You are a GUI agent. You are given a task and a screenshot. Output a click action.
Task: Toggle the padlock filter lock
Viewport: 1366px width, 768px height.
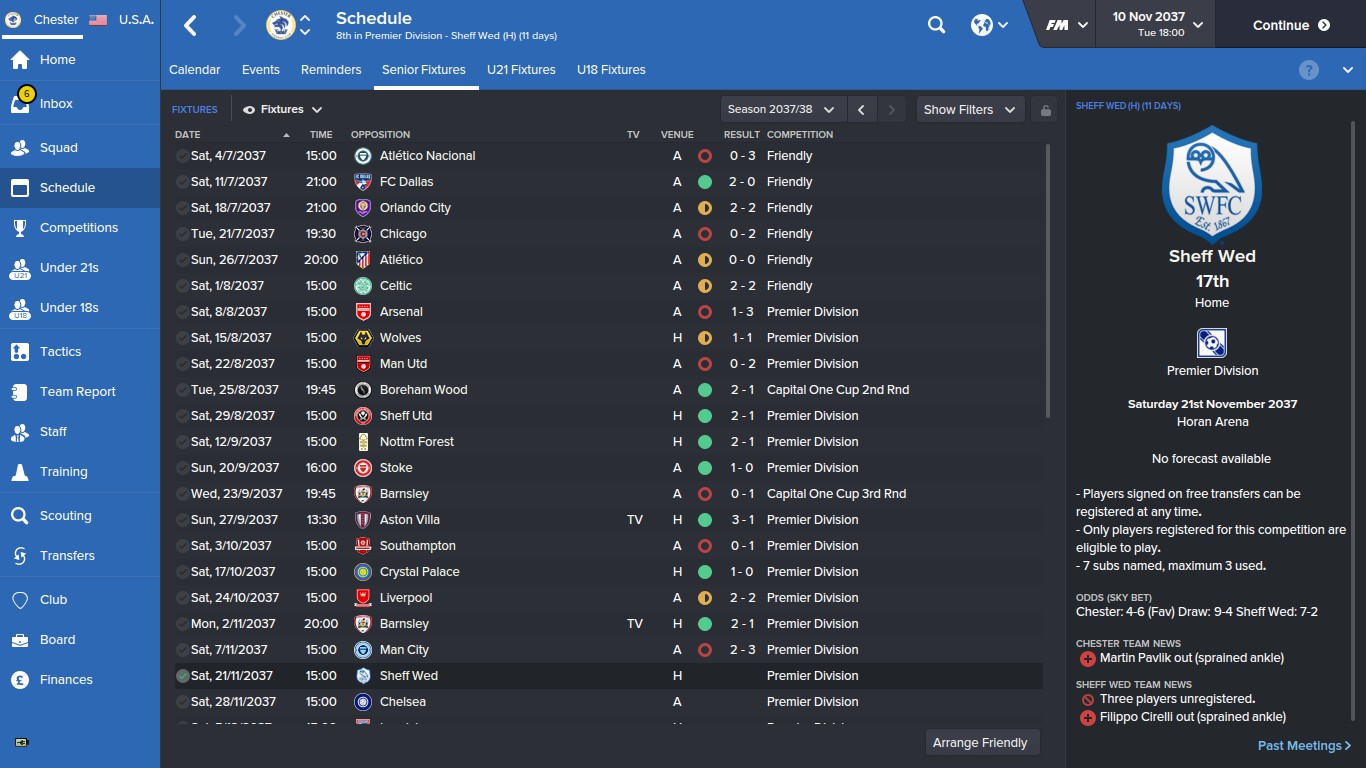click(x=1044, y=109)
